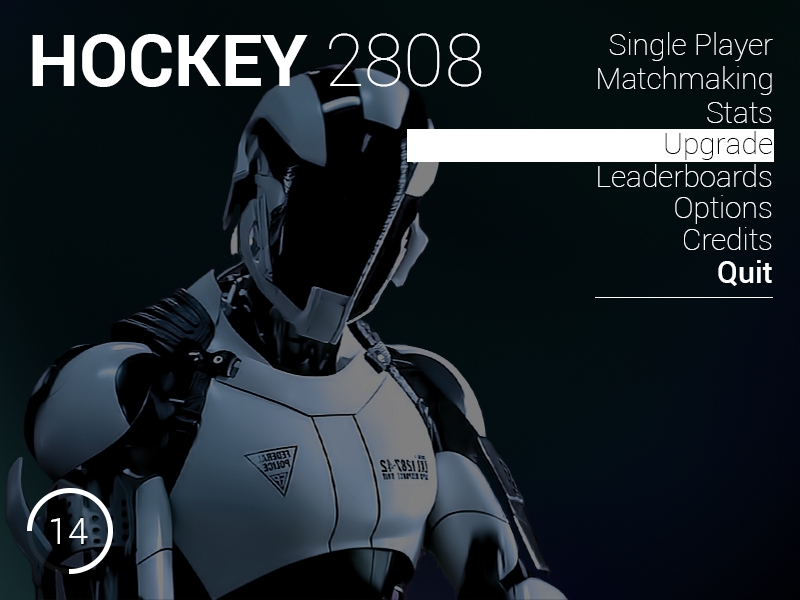Show the Leaderboards

[x=684, y=177]
